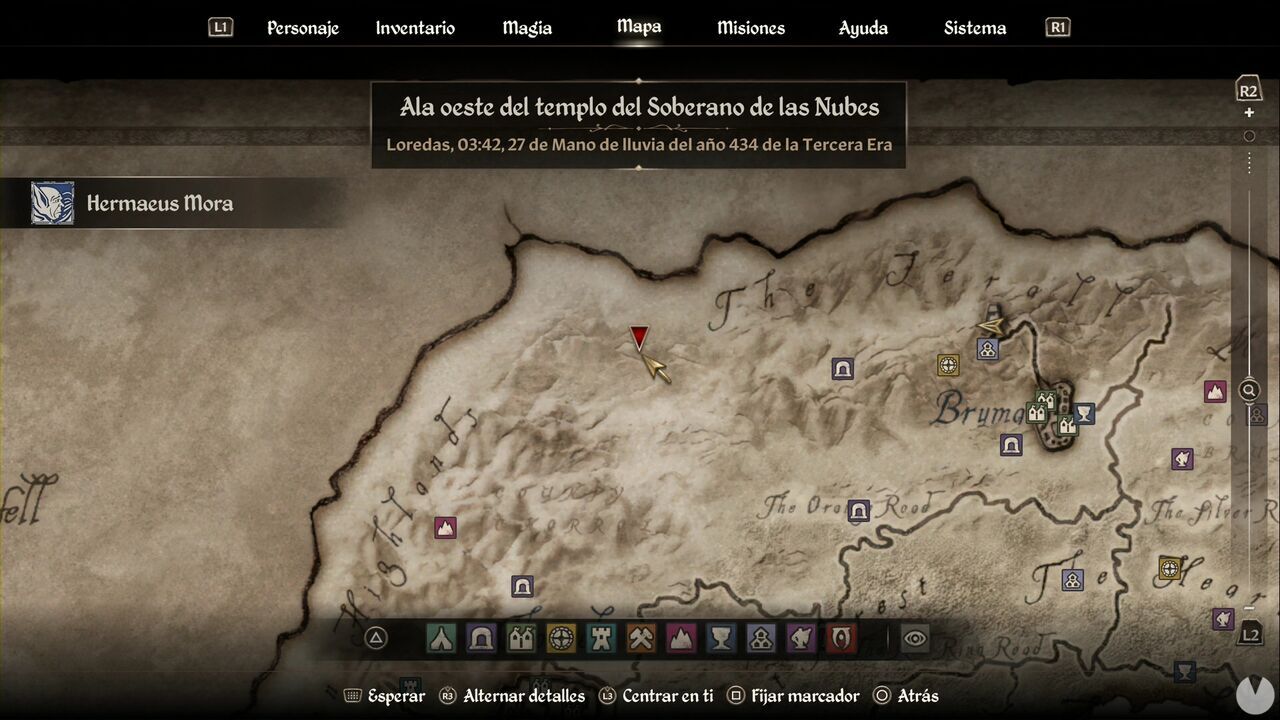The image size is (1280, 720).
Task: Switch to the Magia tab
Action: [526, 27]
